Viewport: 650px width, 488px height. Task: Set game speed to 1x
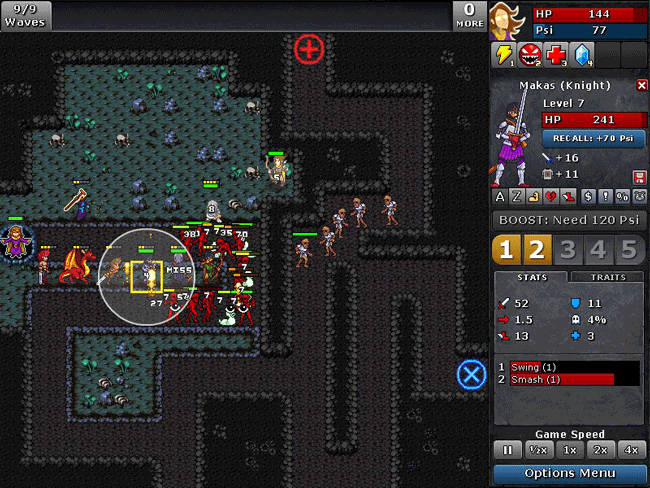point(570,450)
